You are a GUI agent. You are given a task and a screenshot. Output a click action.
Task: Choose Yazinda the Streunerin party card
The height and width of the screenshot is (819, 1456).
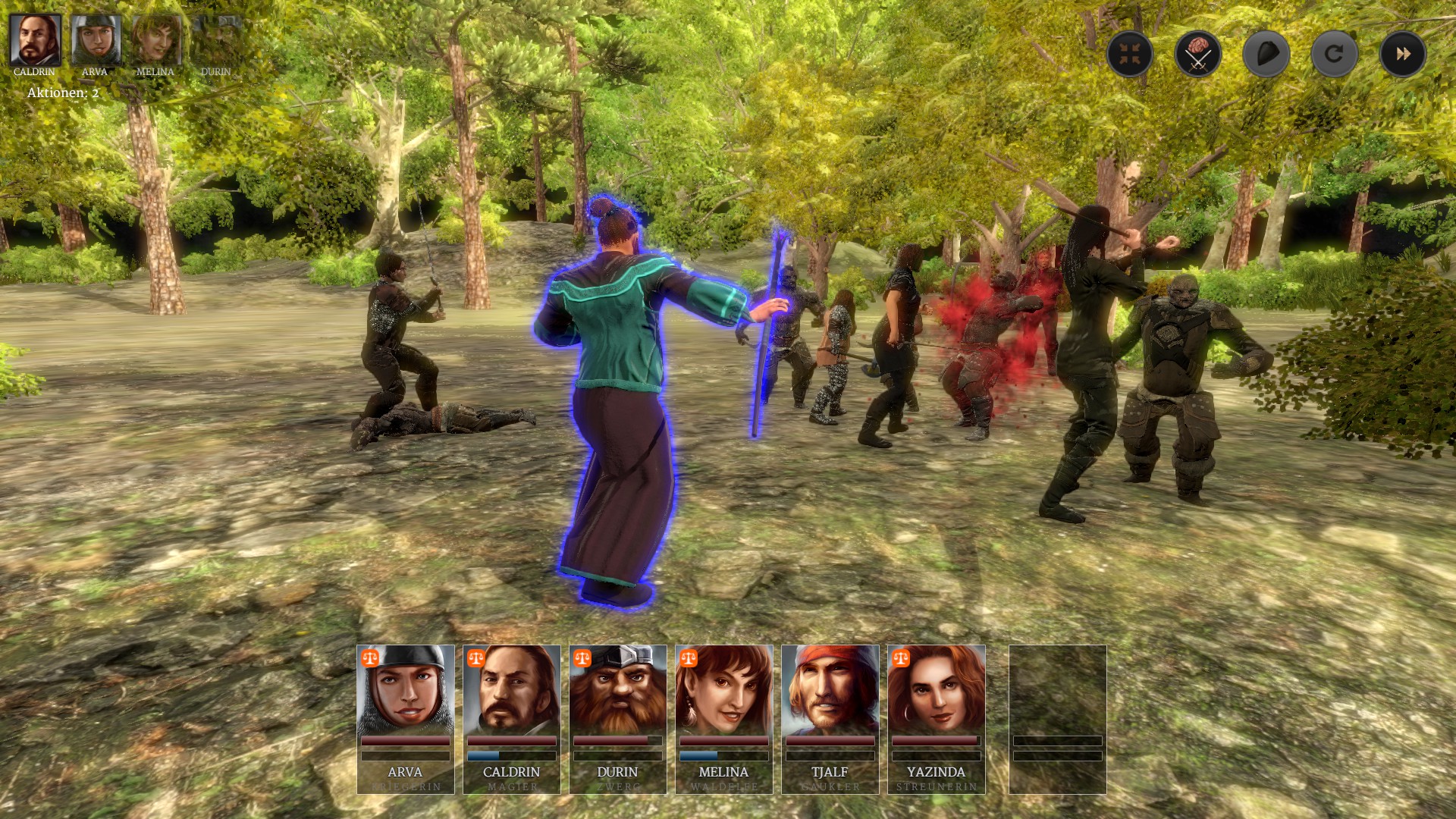click(x=937, y=719)
